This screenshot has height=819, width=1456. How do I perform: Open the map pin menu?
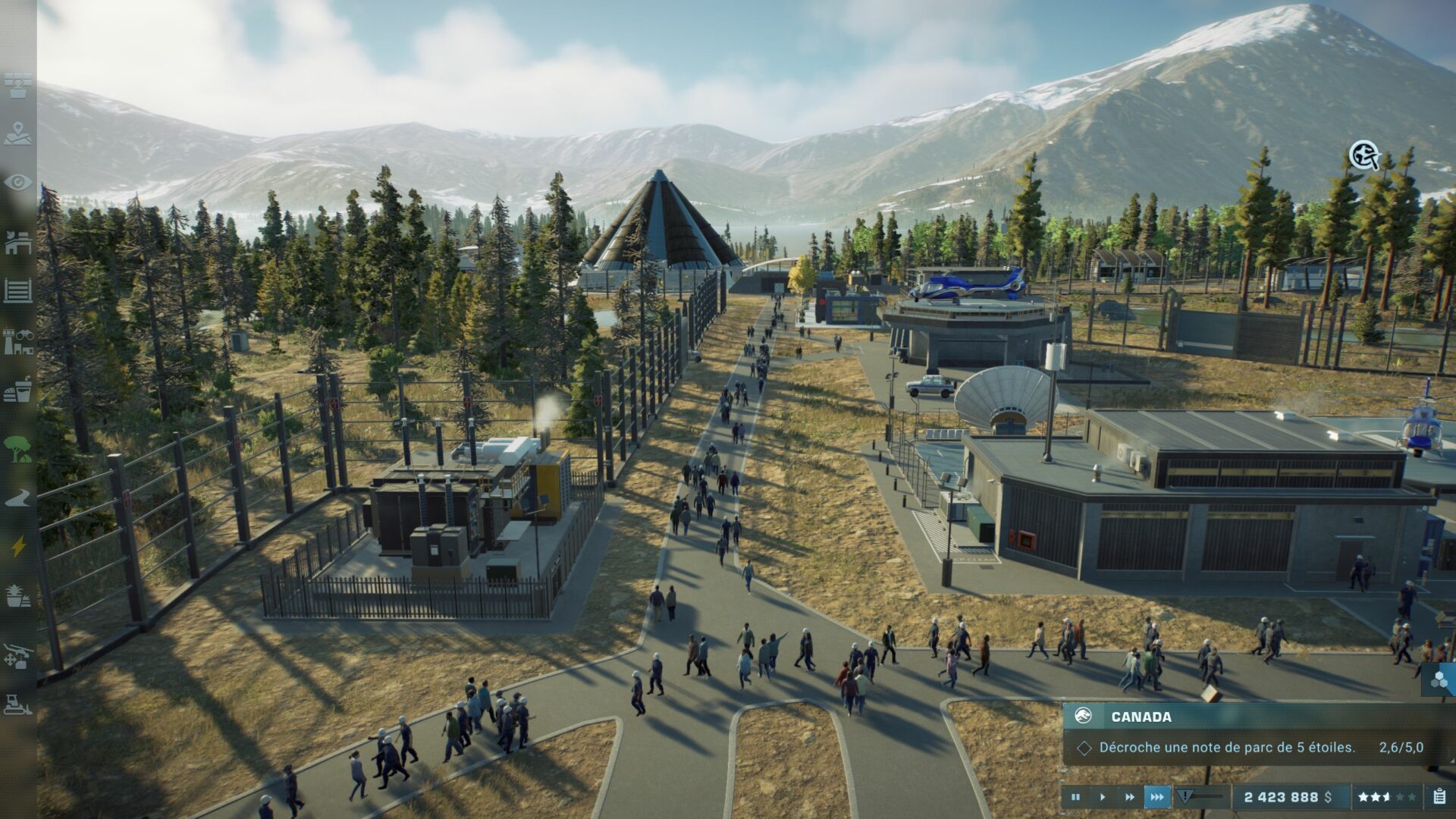(18, 134)
